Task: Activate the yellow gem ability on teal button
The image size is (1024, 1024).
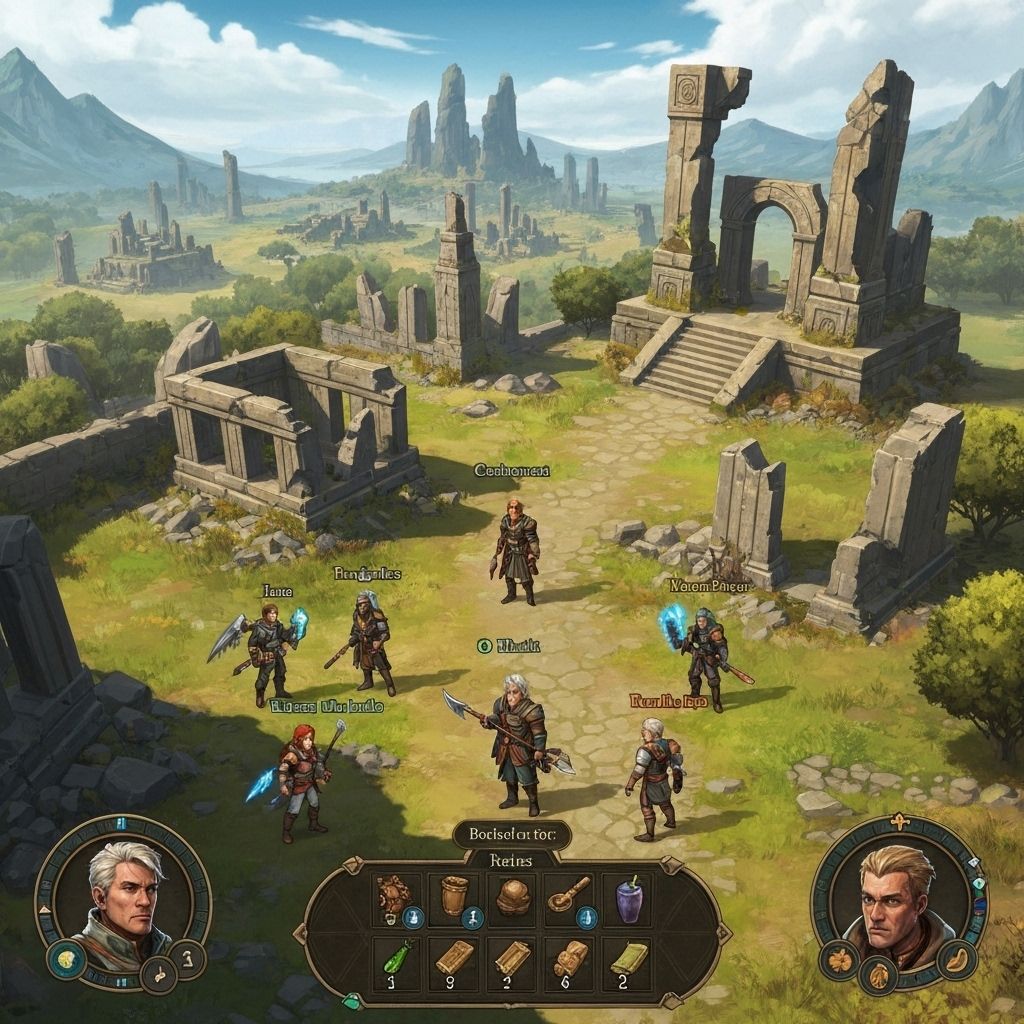Action: (65, 959)
